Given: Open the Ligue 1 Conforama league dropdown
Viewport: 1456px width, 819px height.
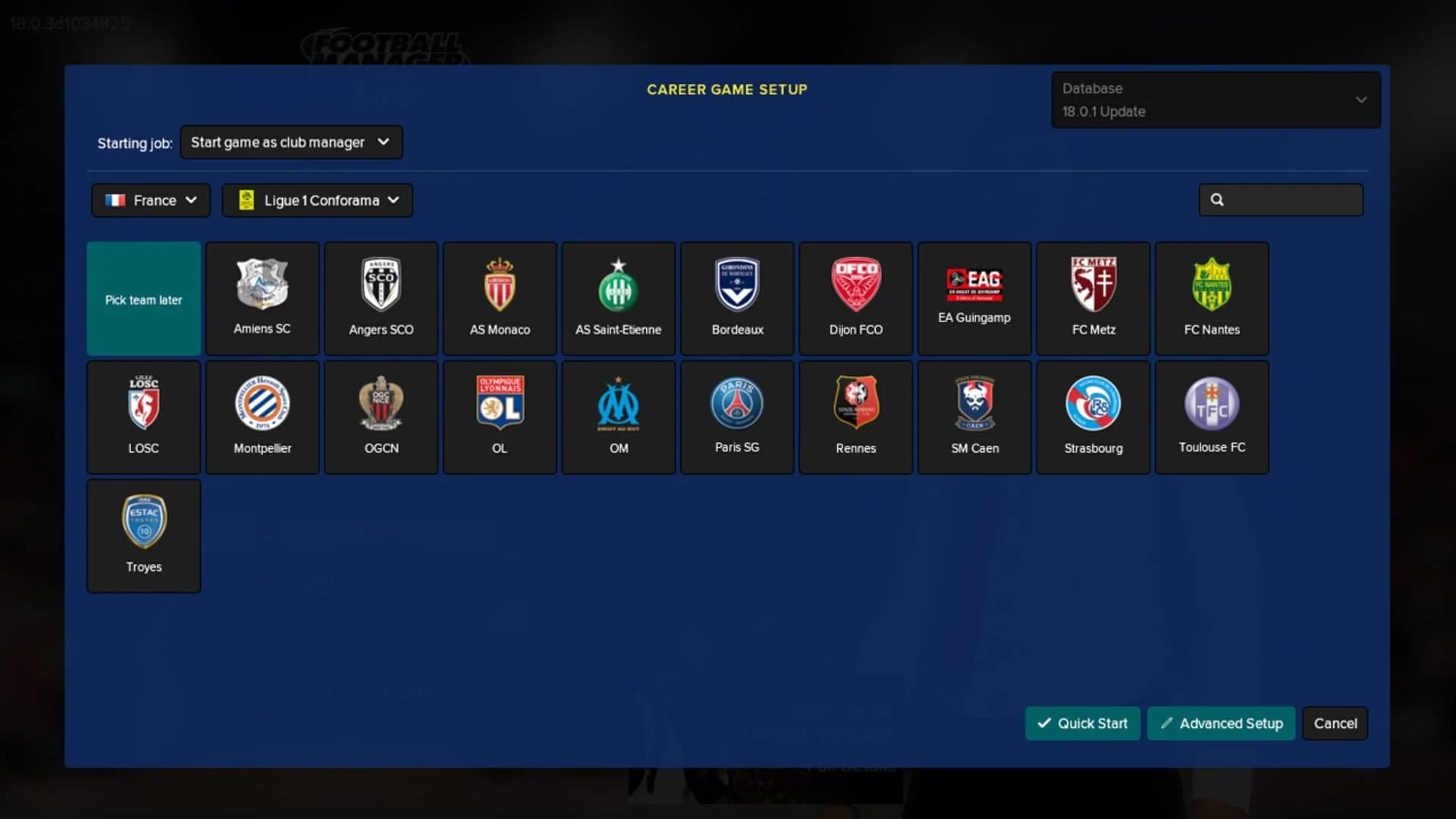Looking at the screenshot, I should tap(317, 200).
